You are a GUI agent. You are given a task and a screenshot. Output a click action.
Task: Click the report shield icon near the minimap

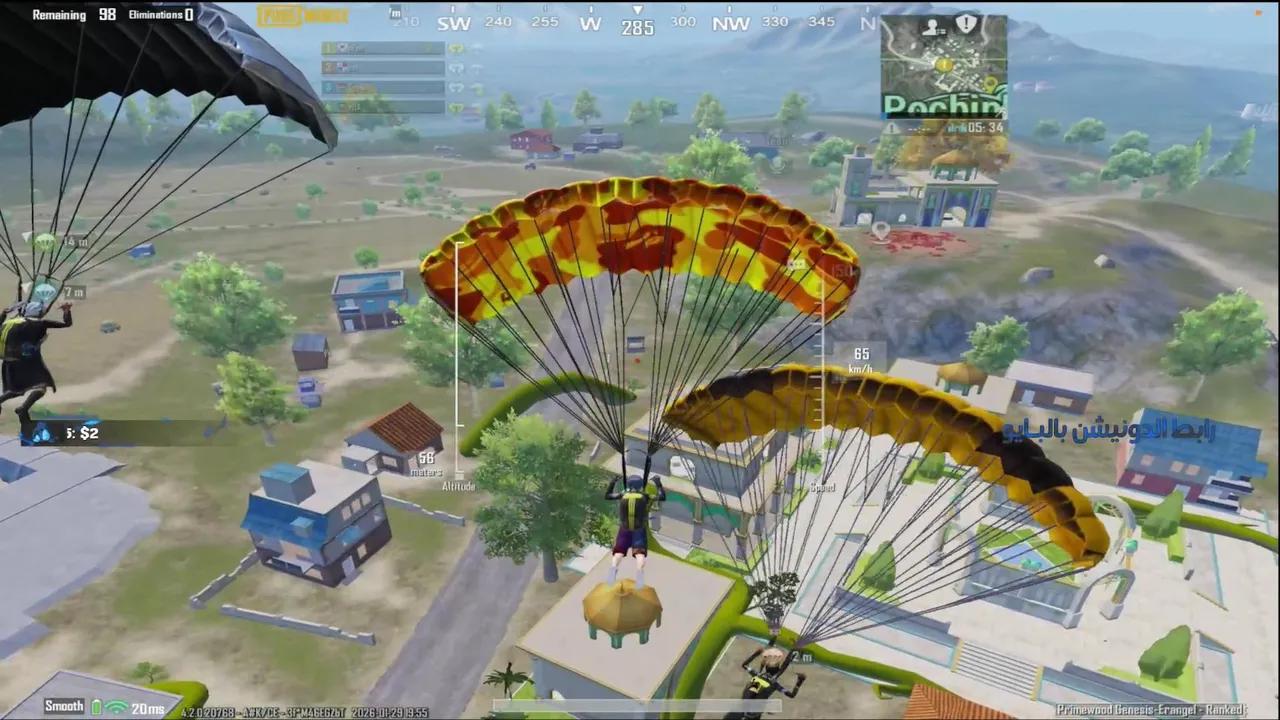[x=965, y=23]
